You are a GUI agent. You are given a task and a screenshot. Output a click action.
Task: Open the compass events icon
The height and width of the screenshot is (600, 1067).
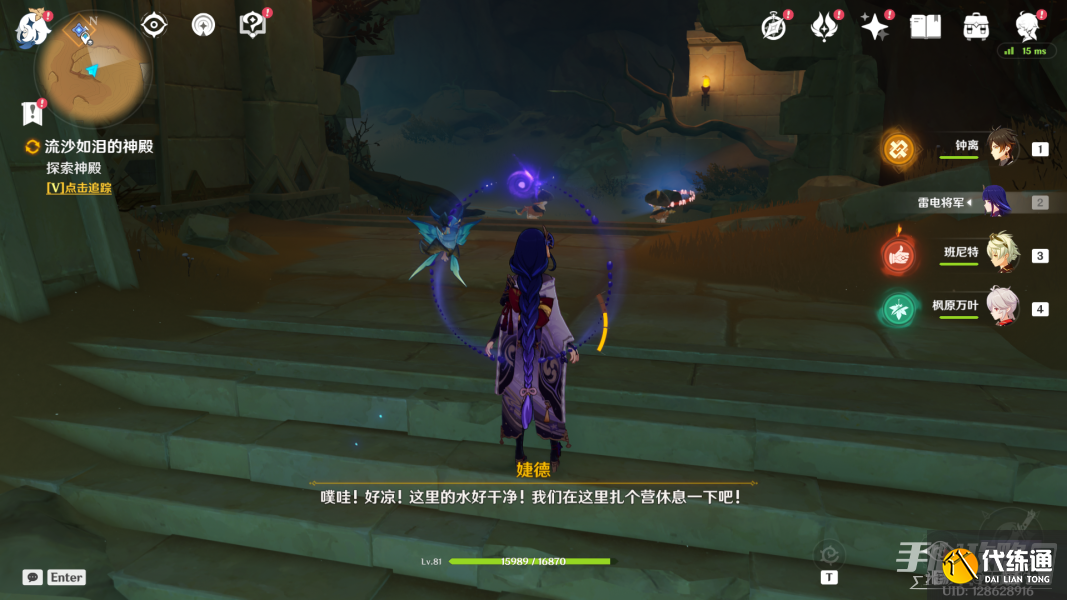click(774, 27)
